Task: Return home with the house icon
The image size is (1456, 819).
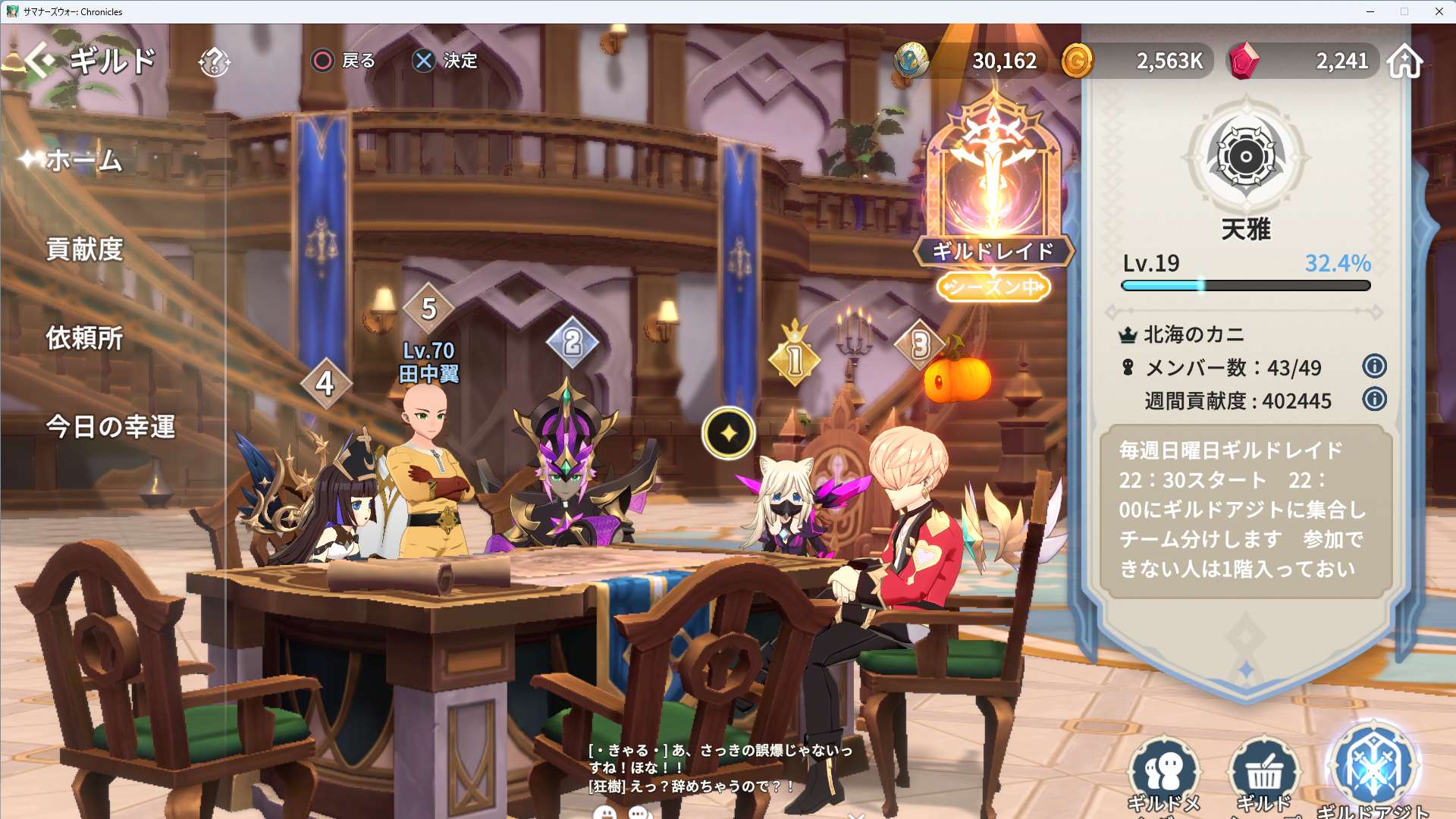Action: pos(1404,61)
